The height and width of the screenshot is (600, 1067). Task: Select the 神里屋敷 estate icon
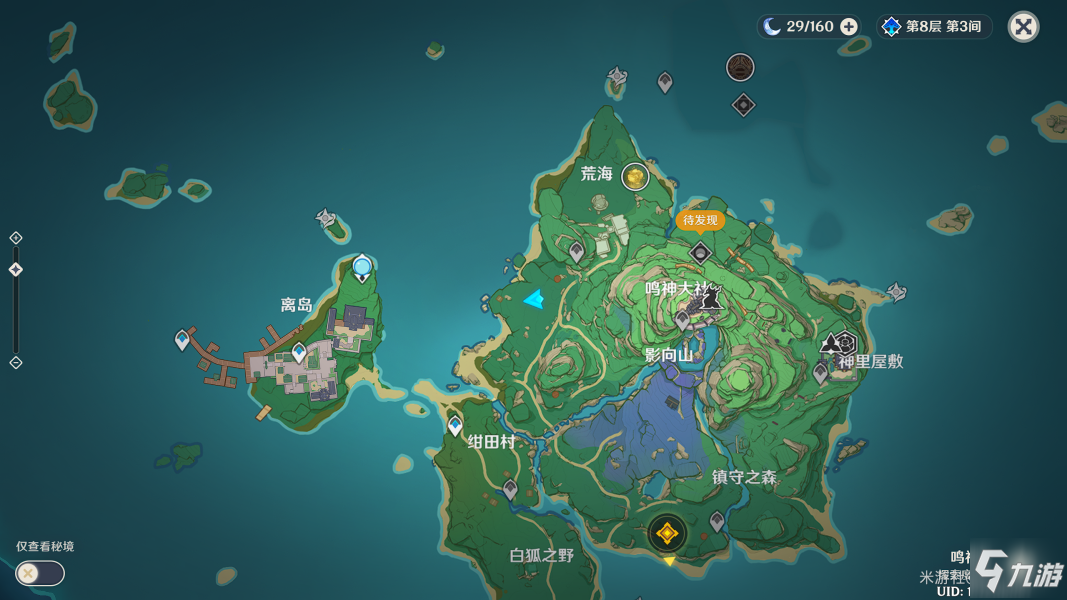[845, 344]
